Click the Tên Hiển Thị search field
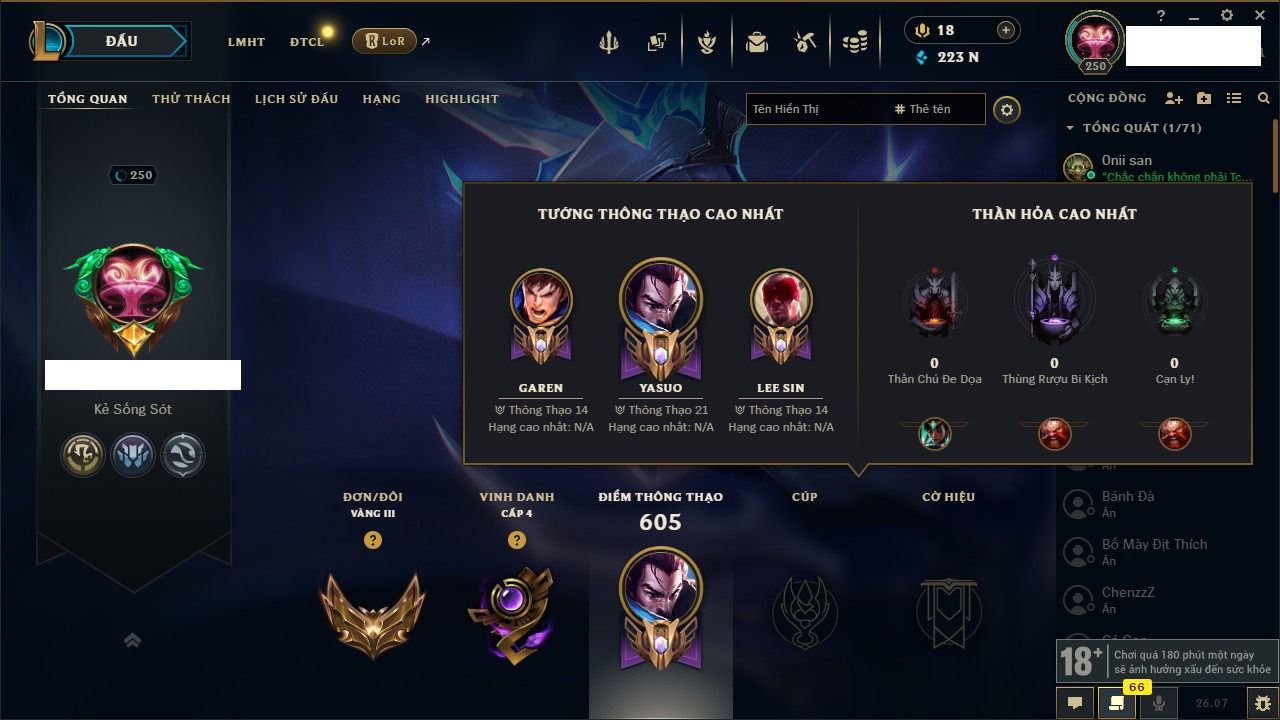1280x720 pixels. click(815, 109)
